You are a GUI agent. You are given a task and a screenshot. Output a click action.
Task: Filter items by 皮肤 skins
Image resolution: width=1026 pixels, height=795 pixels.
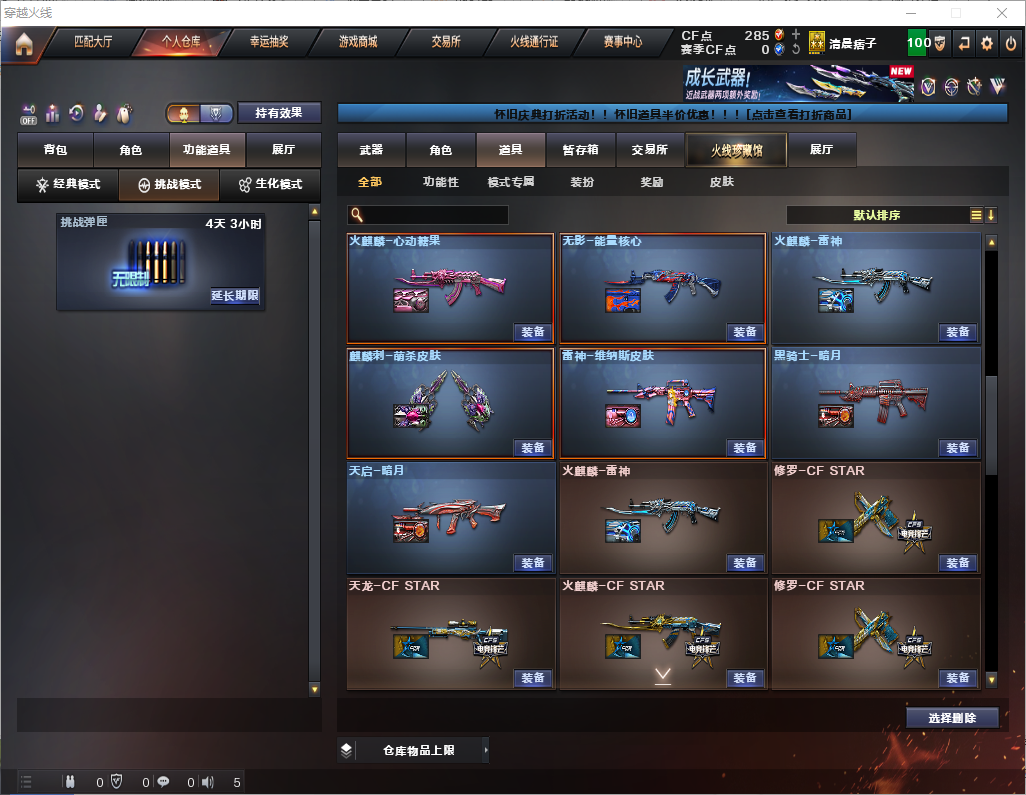pyautogui.click(x=721, y=183)
